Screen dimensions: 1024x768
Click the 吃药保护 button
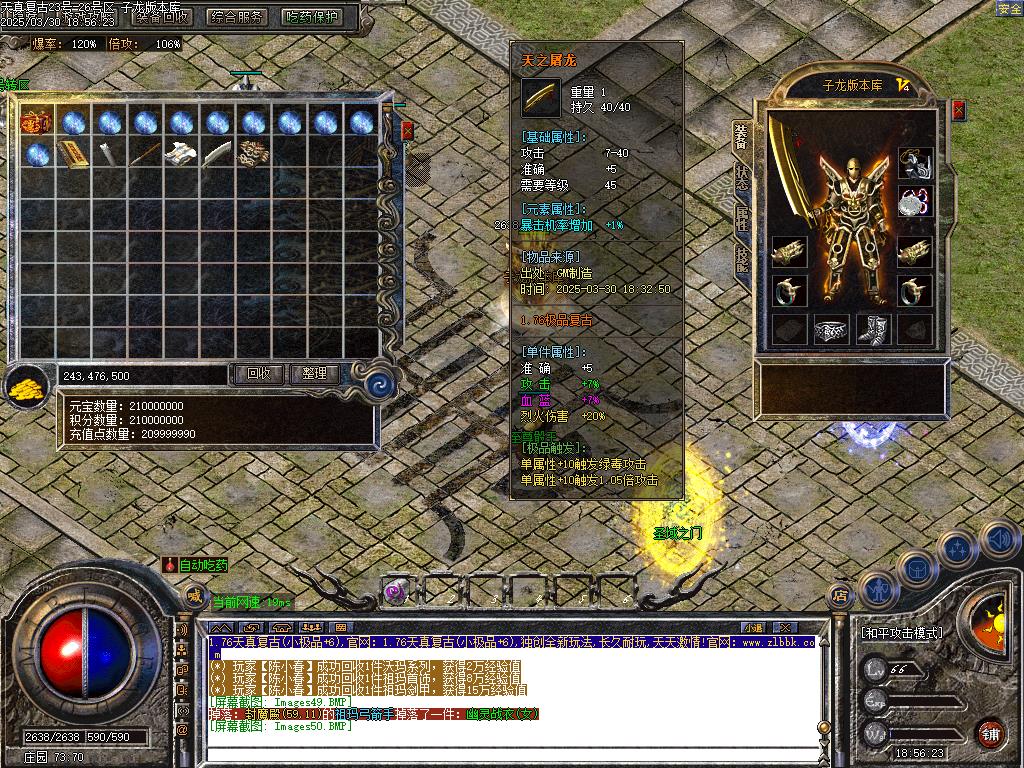pyautogui.click(x=312, y=16)
